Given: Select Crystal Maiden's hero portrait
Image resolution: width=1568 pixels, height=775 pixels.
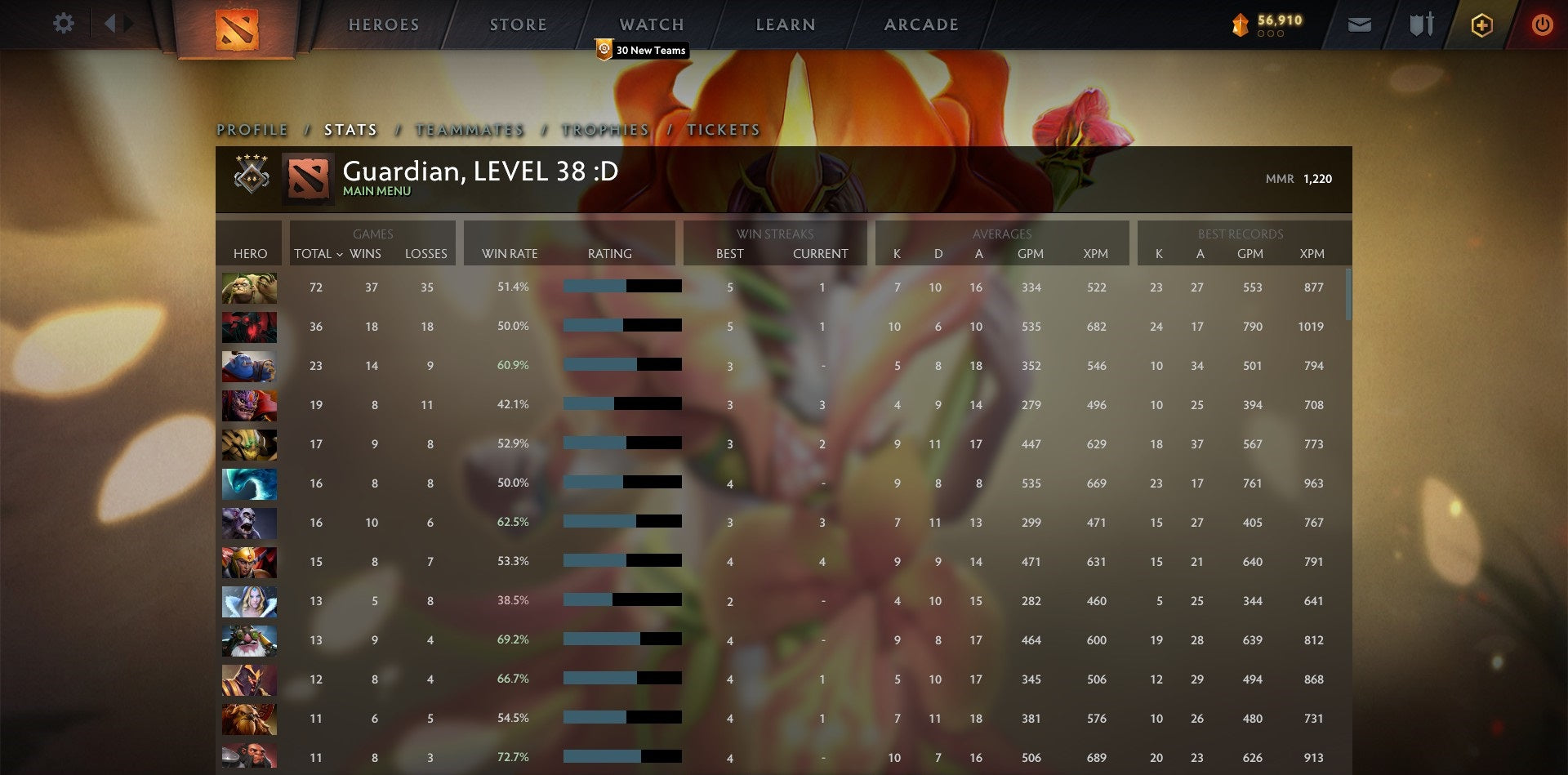Looking at the screenshot, I should tap(249, 602).
